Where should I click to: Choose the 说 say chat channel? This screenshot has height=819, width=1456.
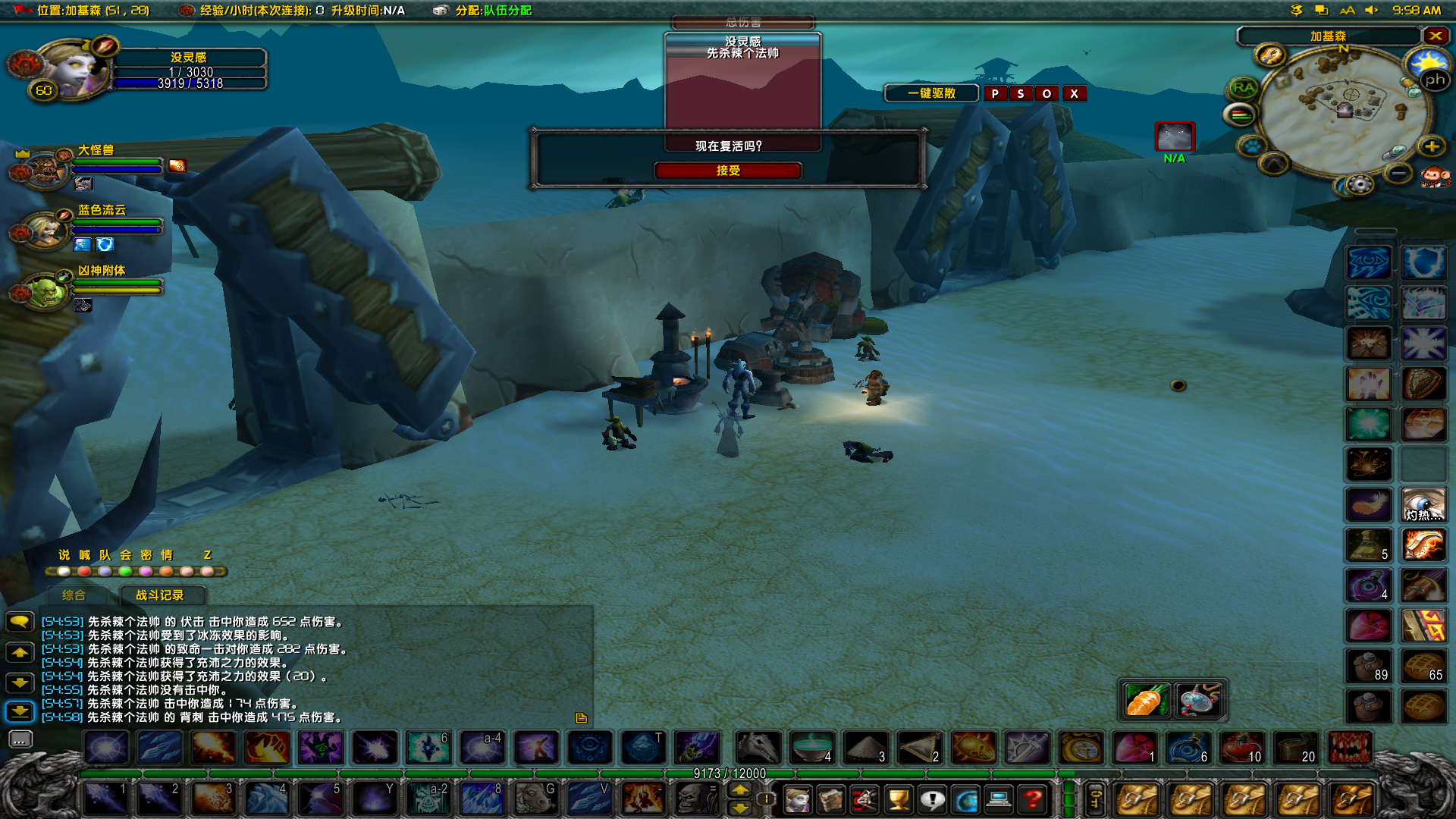64,555
